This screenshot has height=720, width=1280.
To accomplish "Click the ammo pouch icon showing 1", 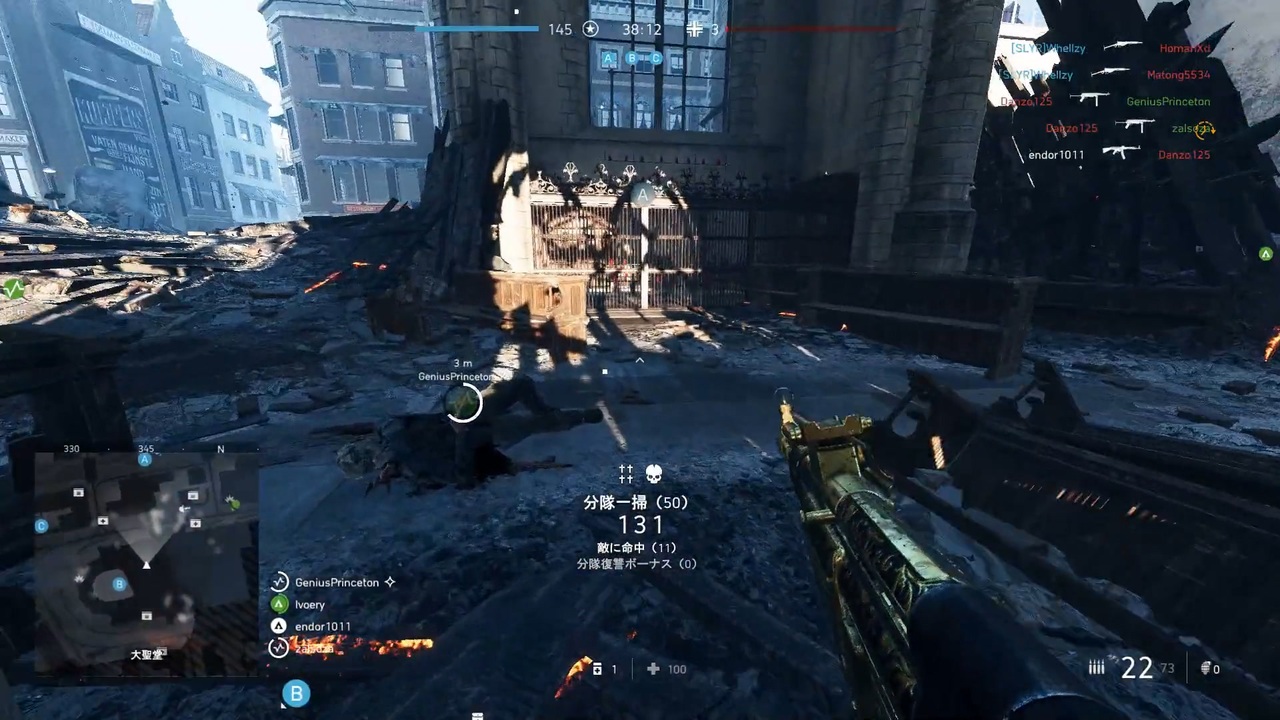I will (x=597, y=668).
